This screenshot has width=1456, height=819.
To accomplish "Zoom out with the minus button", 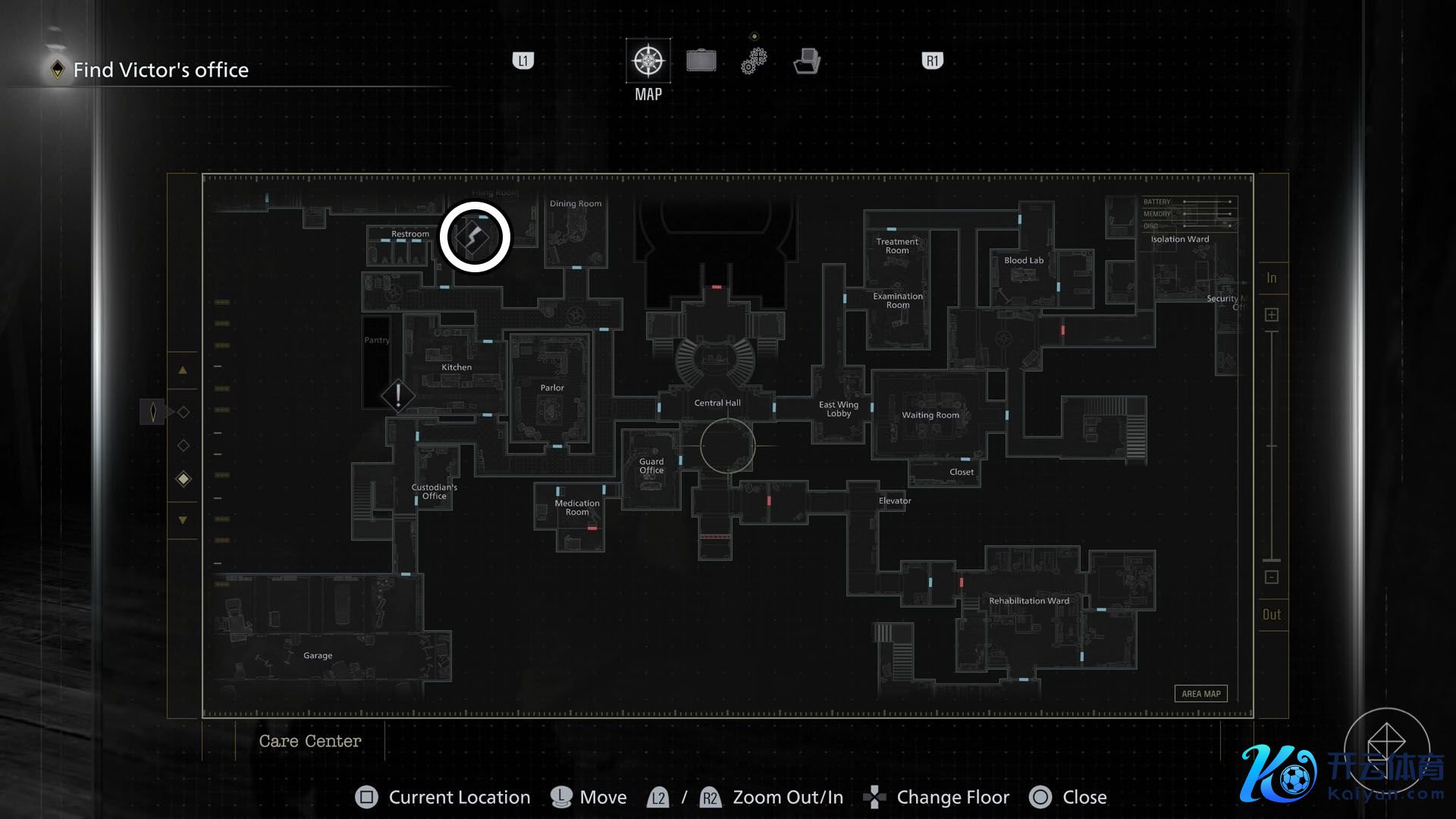I will point(1272,578).
